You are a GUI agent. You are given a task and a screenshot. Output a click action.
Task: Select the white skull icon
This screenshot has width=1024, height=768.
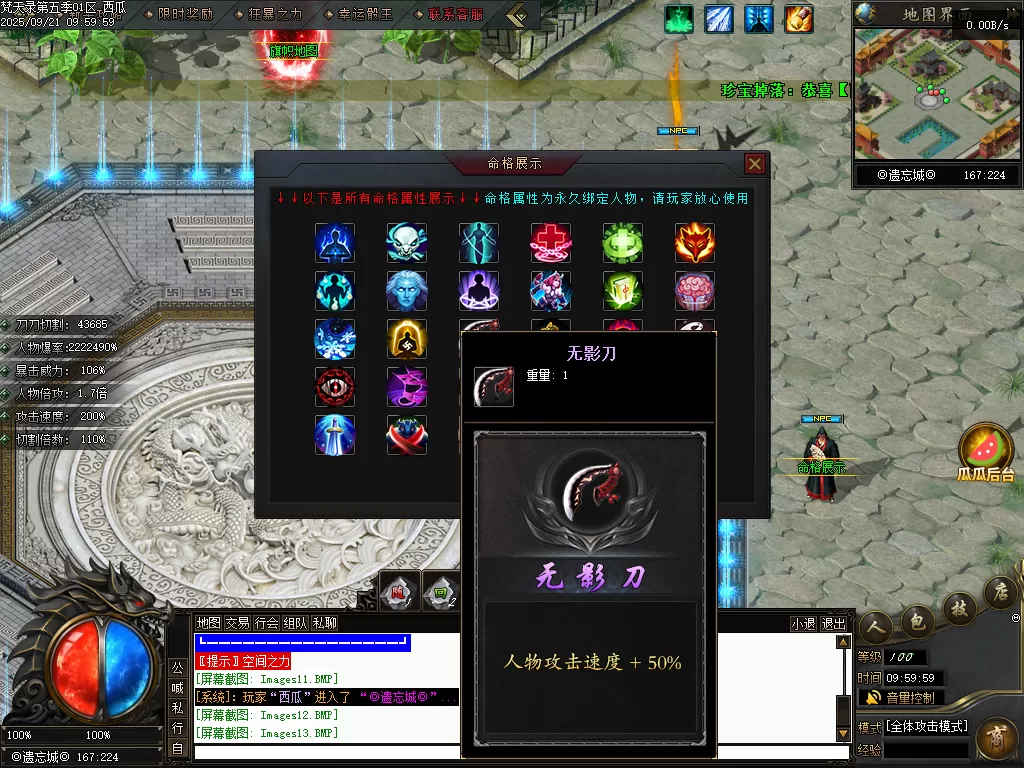407,243
